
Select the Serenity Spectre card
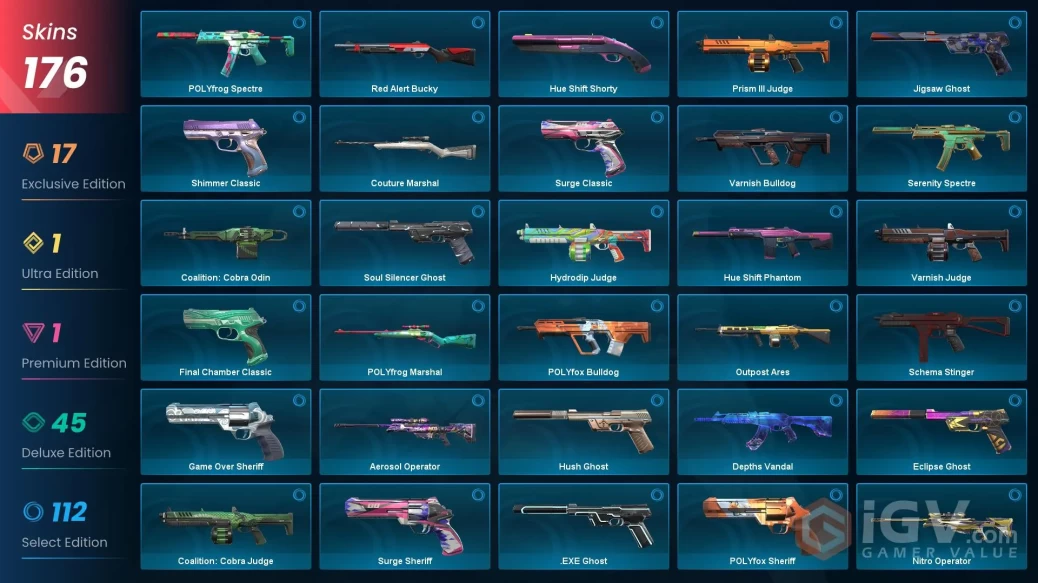pos(941,148)
